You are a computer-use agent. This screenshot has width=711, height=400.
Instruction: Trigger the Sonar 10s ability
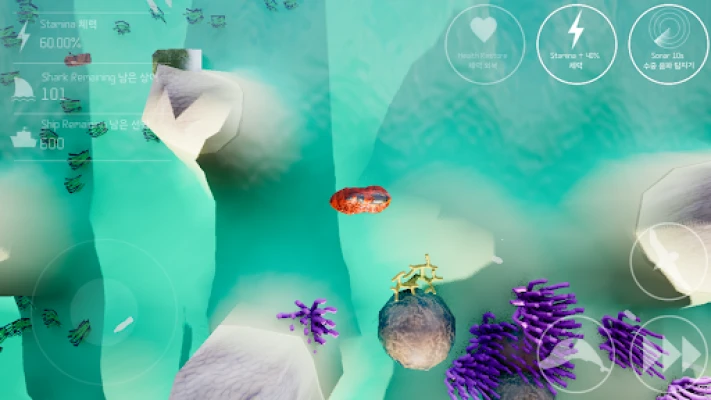coord(668,44)
